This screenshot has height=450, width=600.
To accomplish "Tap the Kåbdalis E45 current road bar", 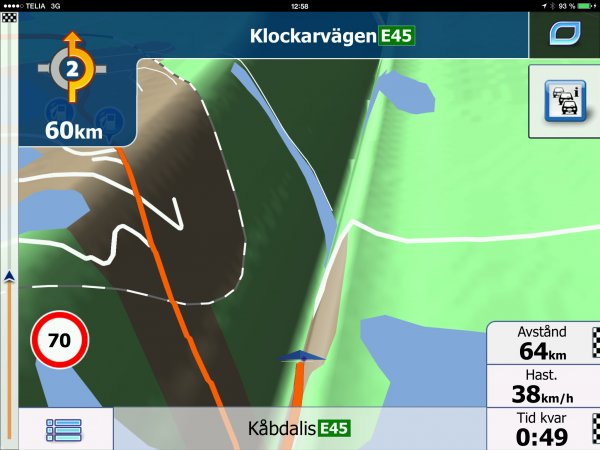I will point(298,429).
